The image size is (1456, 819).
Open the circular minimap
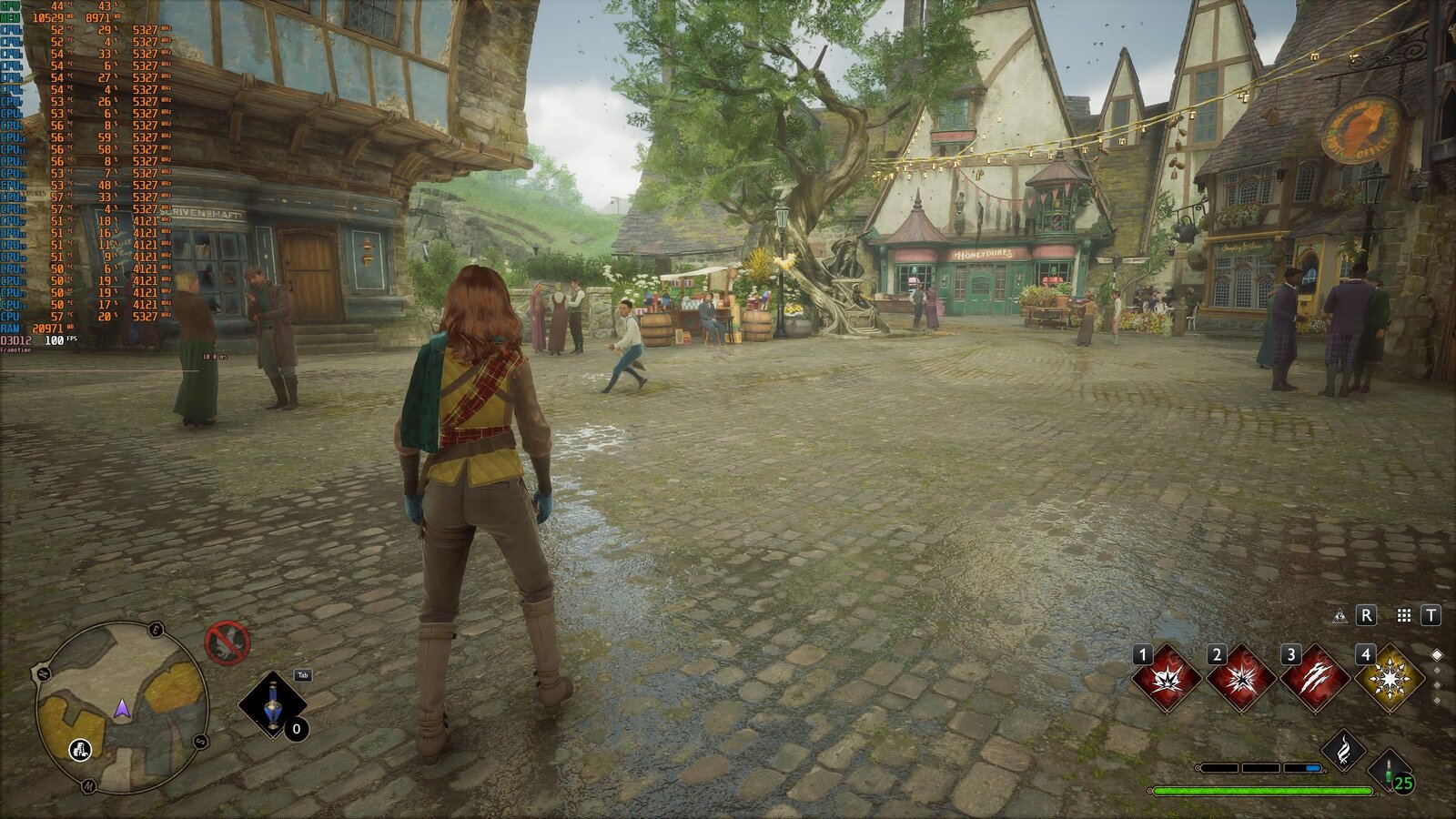(x=122, y=706)
